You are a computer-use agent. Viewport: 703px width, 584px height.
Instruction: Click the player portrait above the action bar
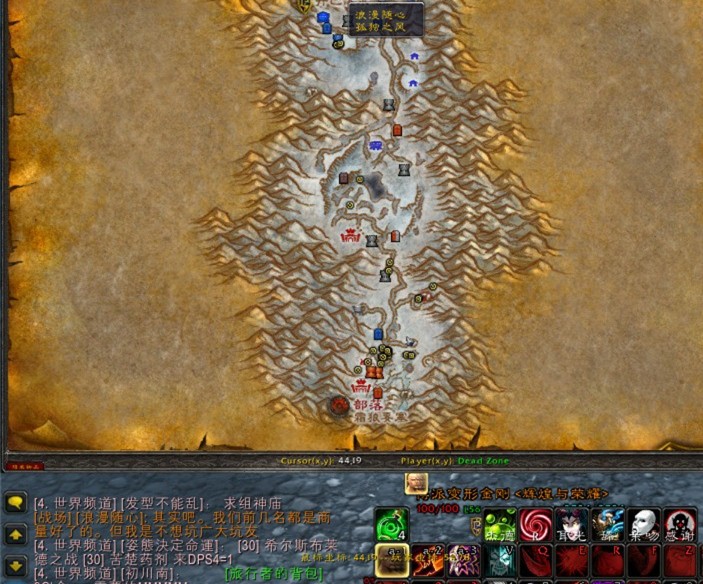[415, 483]
